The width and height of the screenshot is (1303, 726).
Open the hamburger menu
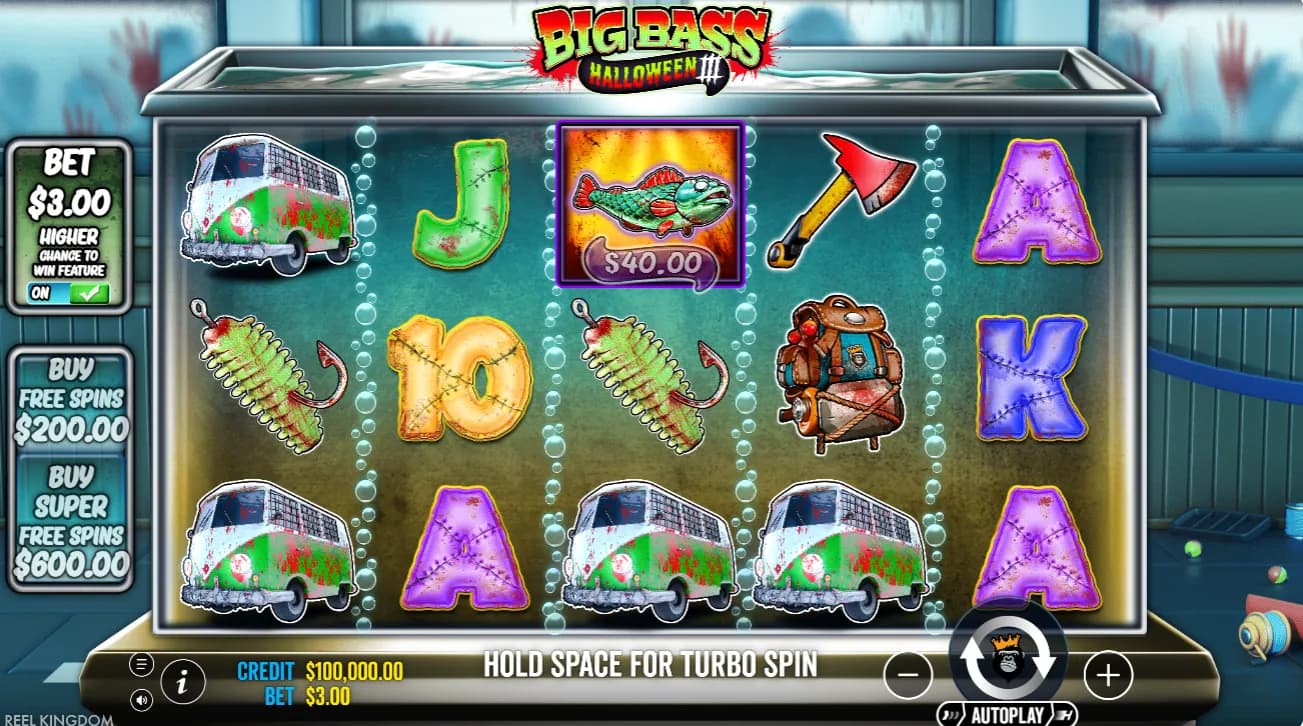click(142, 664)
